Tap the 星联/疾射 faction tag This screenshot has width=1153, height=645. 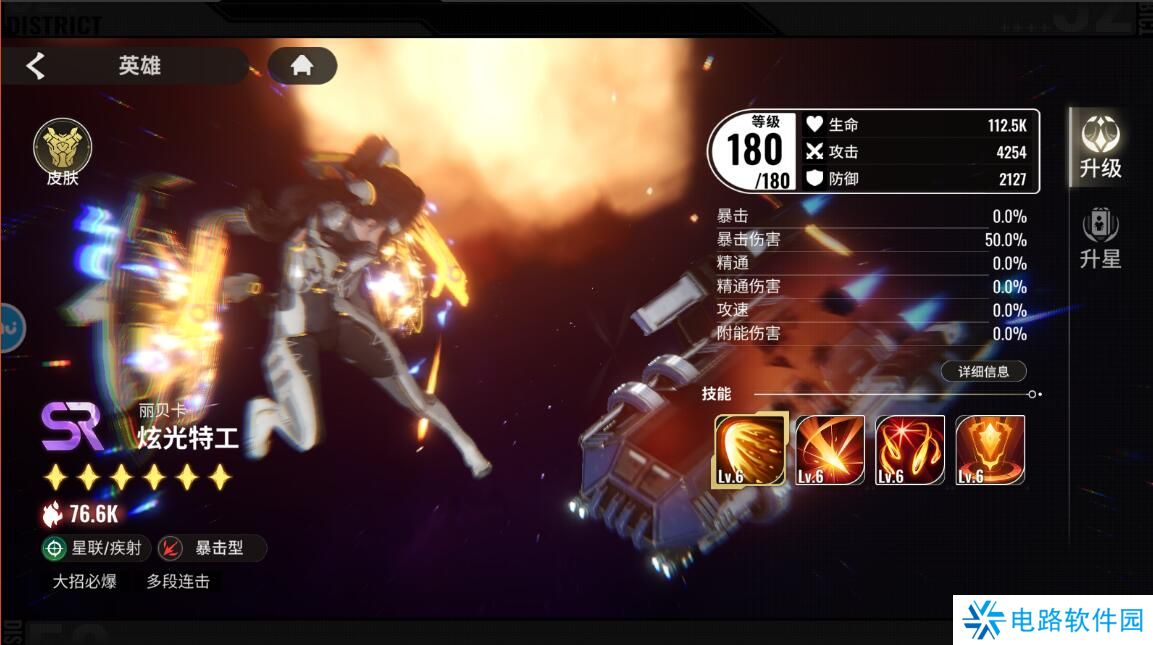coord(97,548)
